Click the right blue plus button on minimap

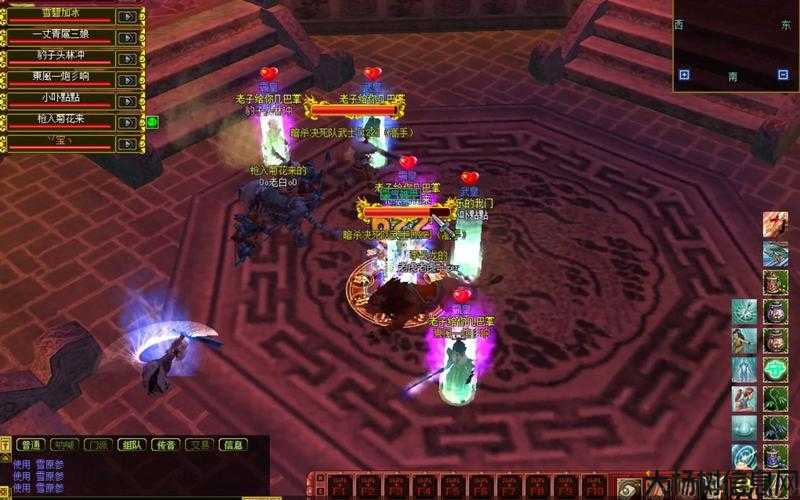coord(783,74)
